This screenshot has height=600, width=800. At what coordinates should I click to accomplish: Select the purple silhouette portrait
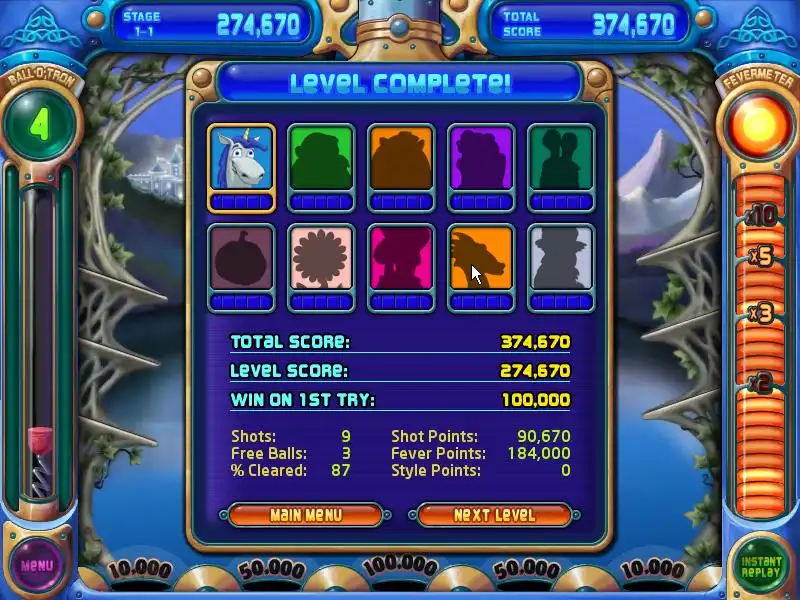(x=481, y=158)
